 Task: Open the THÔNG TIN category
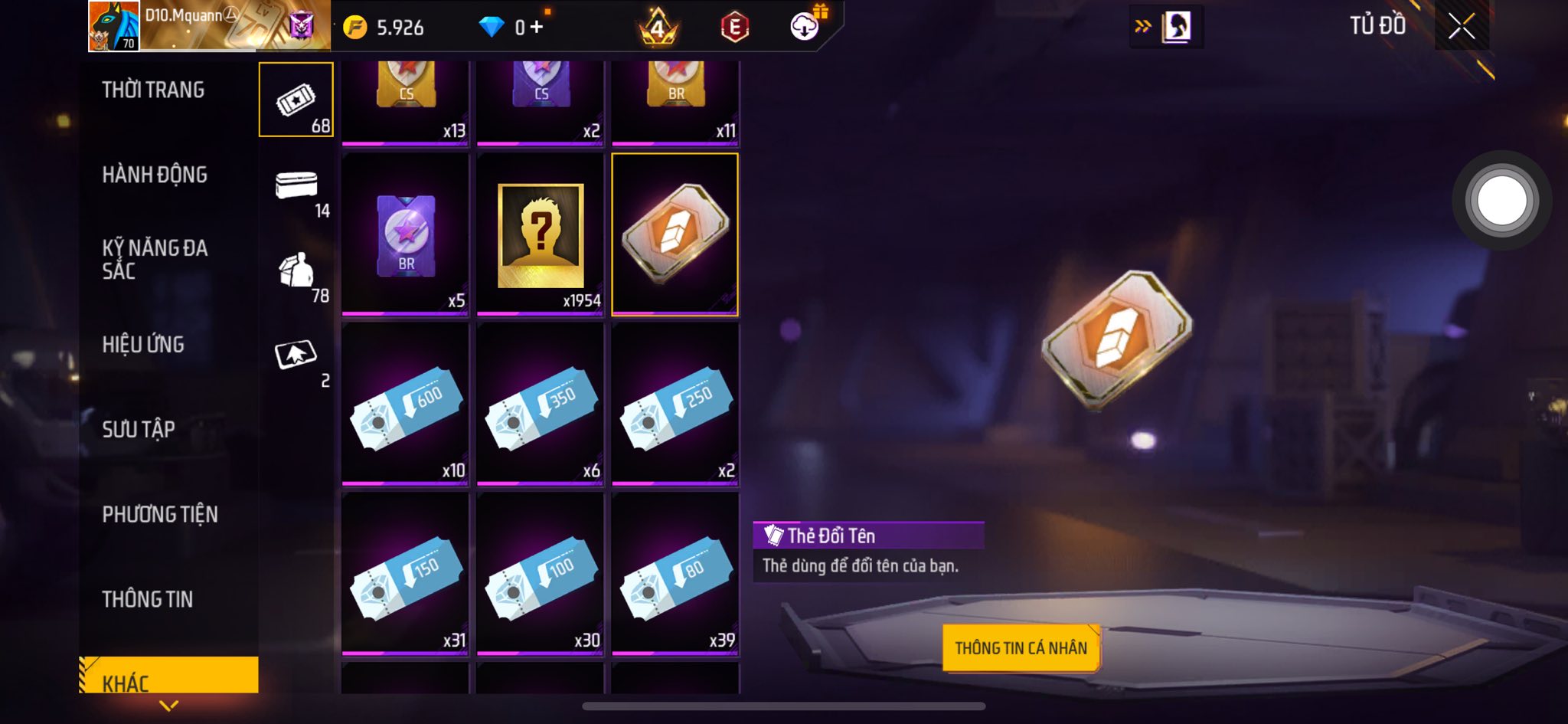(148, 600)
